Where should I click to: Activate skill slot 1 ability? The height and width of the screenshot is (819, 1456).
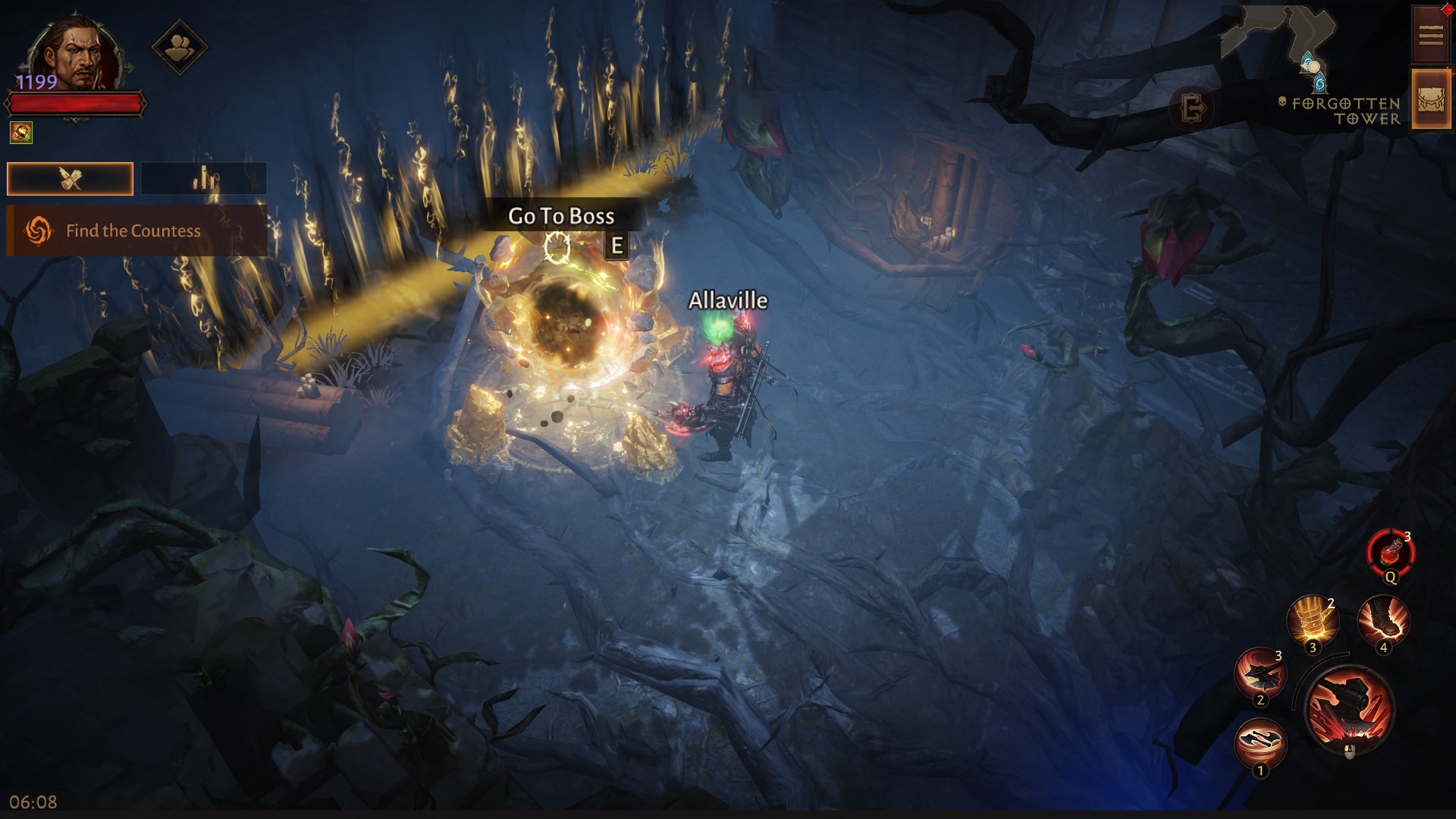coord(1260,743)
